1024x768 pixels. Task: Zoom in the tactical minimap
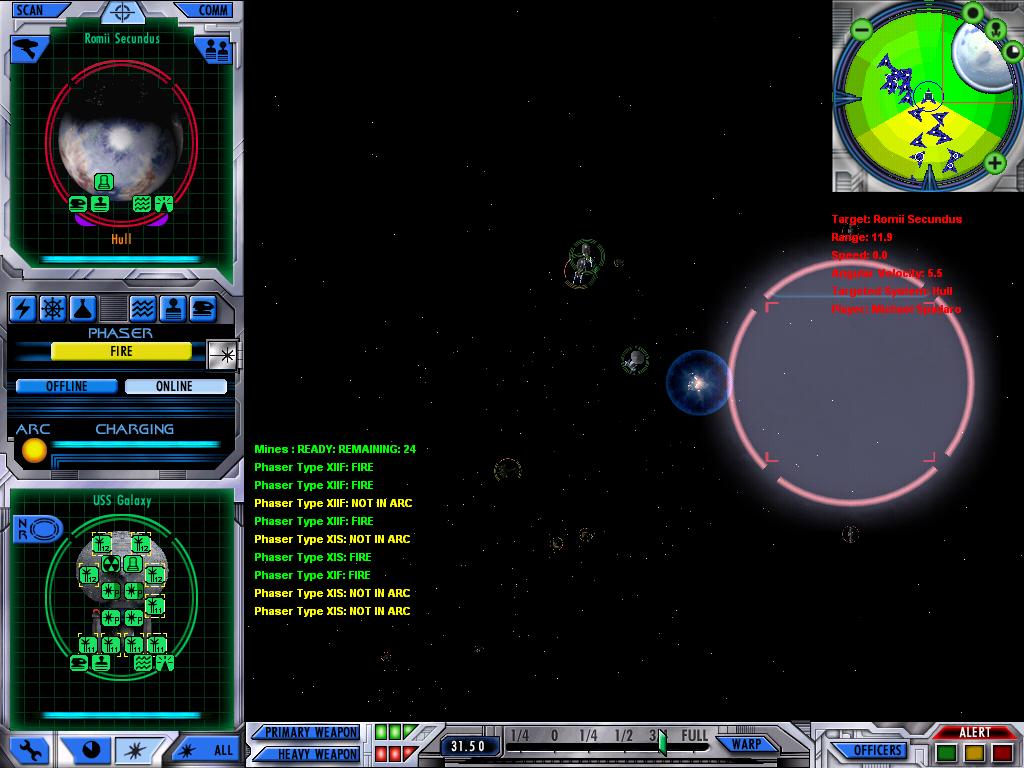point(995,164)
